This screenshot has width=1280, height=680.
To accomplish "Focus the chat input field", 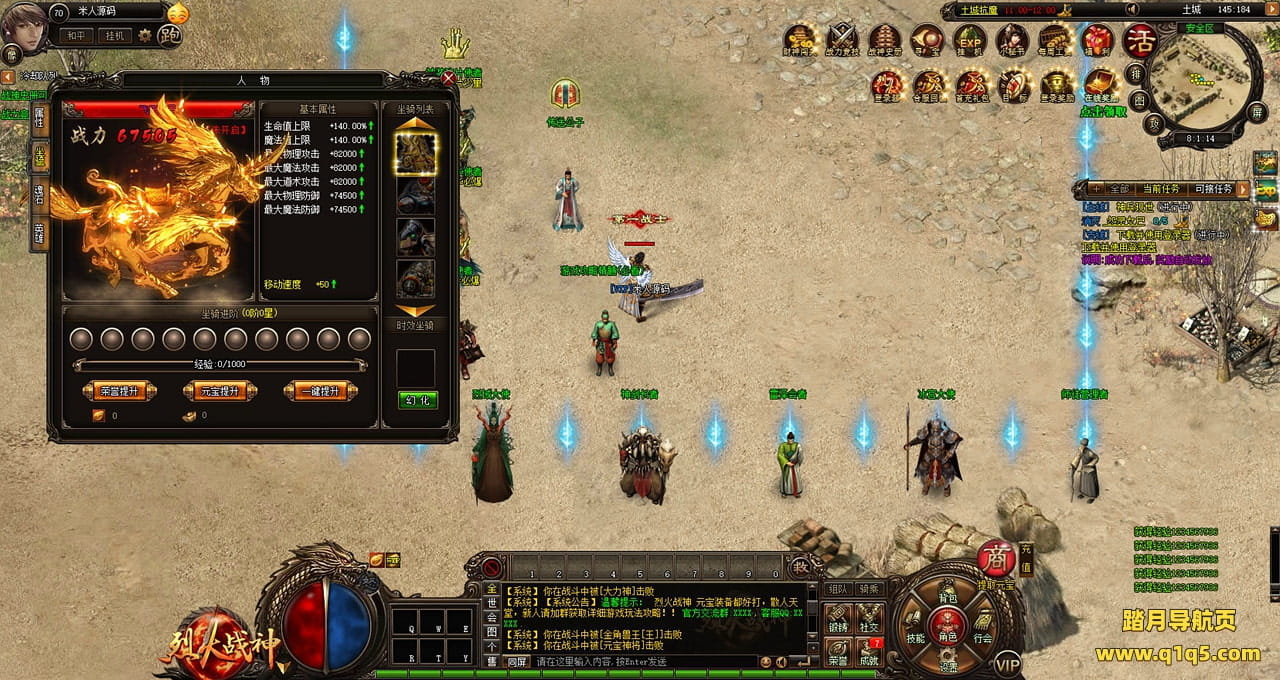I will [640, 662].
